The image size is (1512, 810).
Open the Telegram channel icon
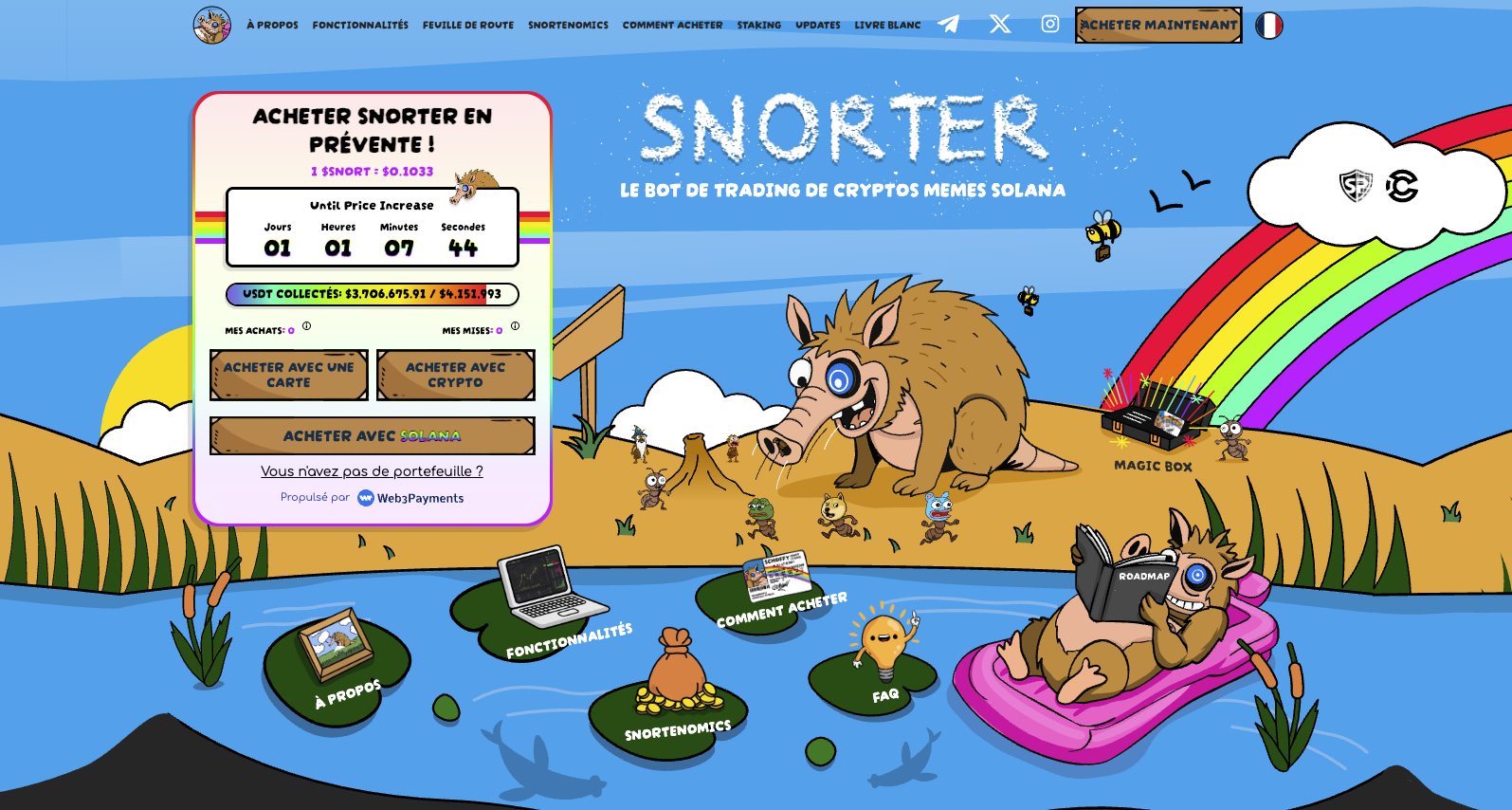click(950, 25)
